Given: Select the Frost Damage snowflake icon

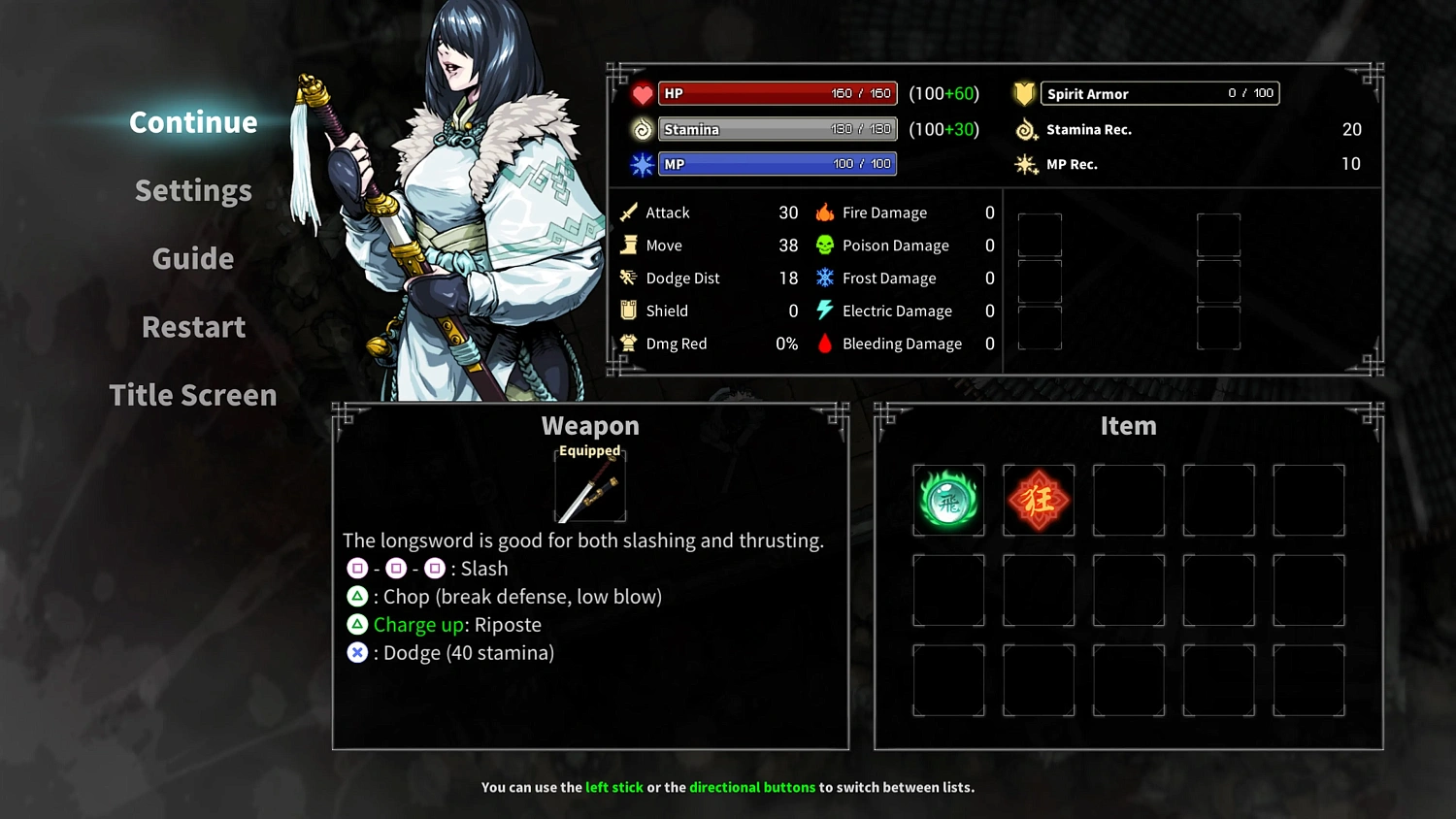Looking at the screenshot, I should pos(824,278).
